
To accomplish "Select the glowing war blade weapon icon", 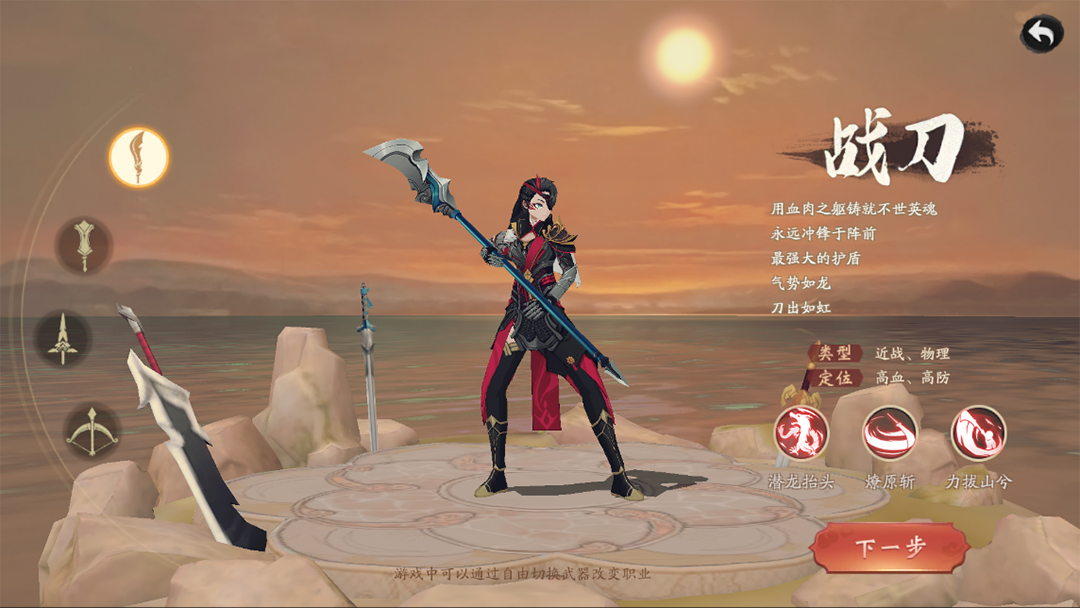I will [139, 157].
